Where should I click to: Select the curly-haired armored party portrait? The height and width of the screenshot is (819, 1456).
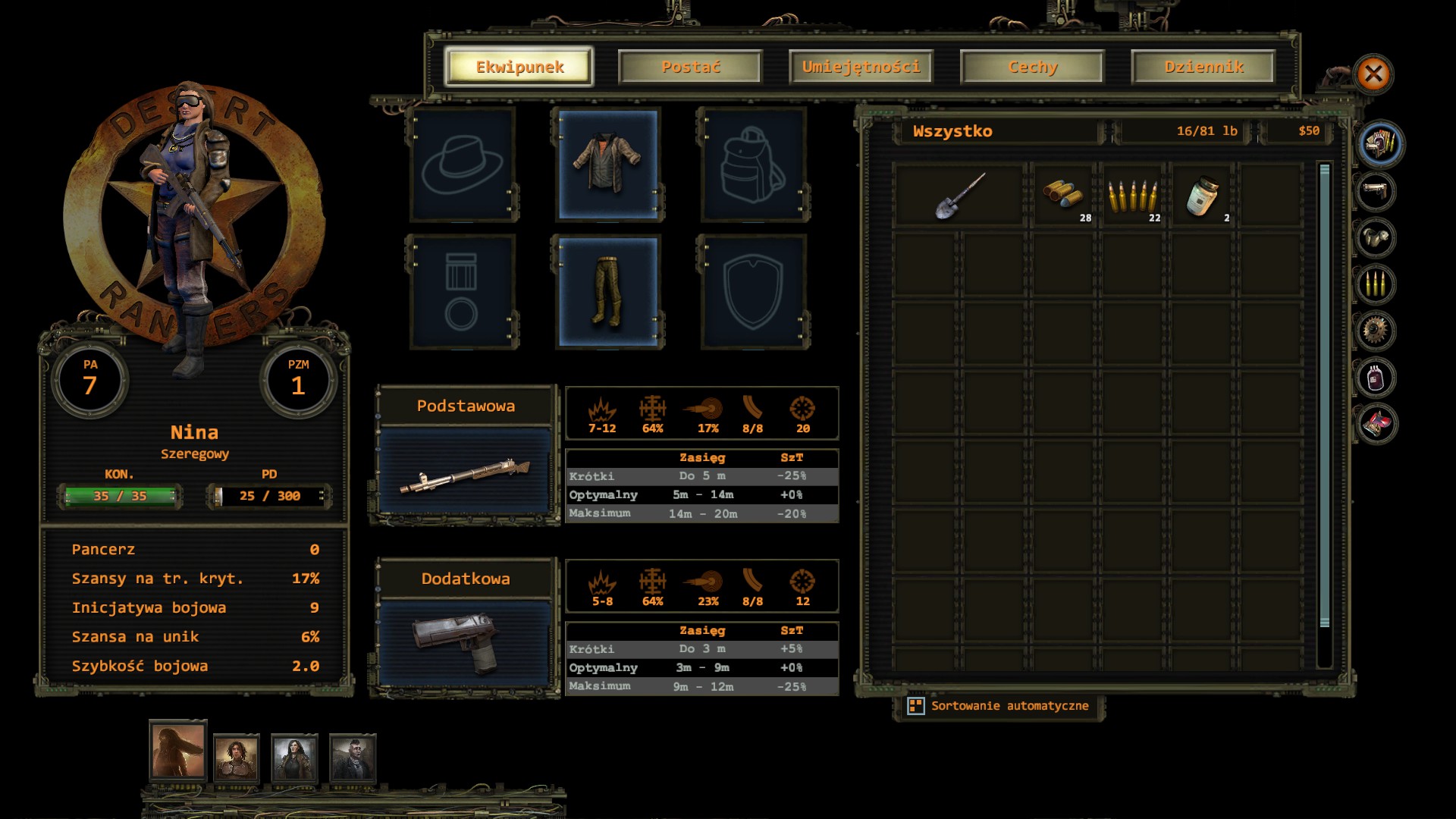click(237, 757)
